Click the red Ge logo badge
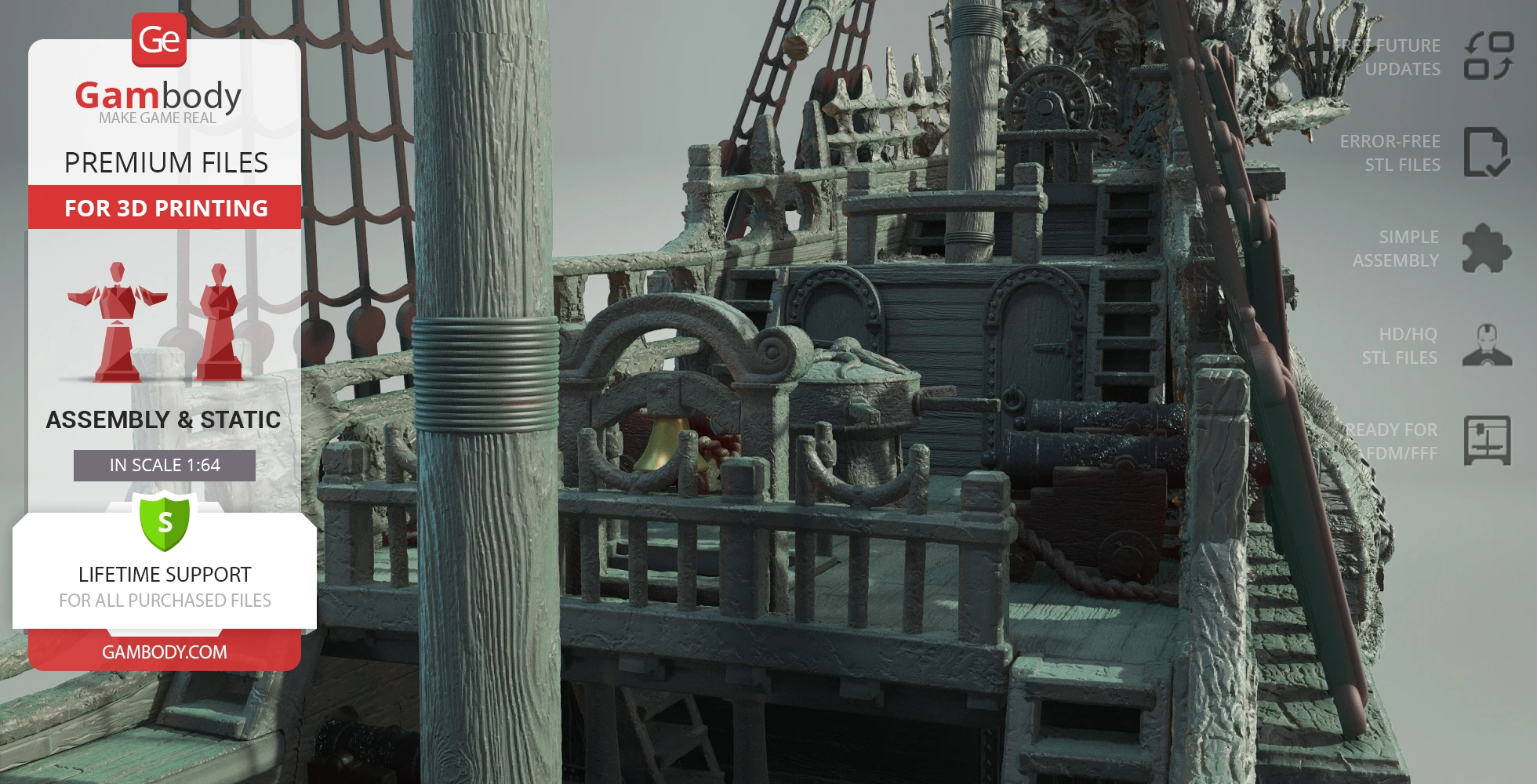This screenshot has width=1537, height=784. point(159,39)
